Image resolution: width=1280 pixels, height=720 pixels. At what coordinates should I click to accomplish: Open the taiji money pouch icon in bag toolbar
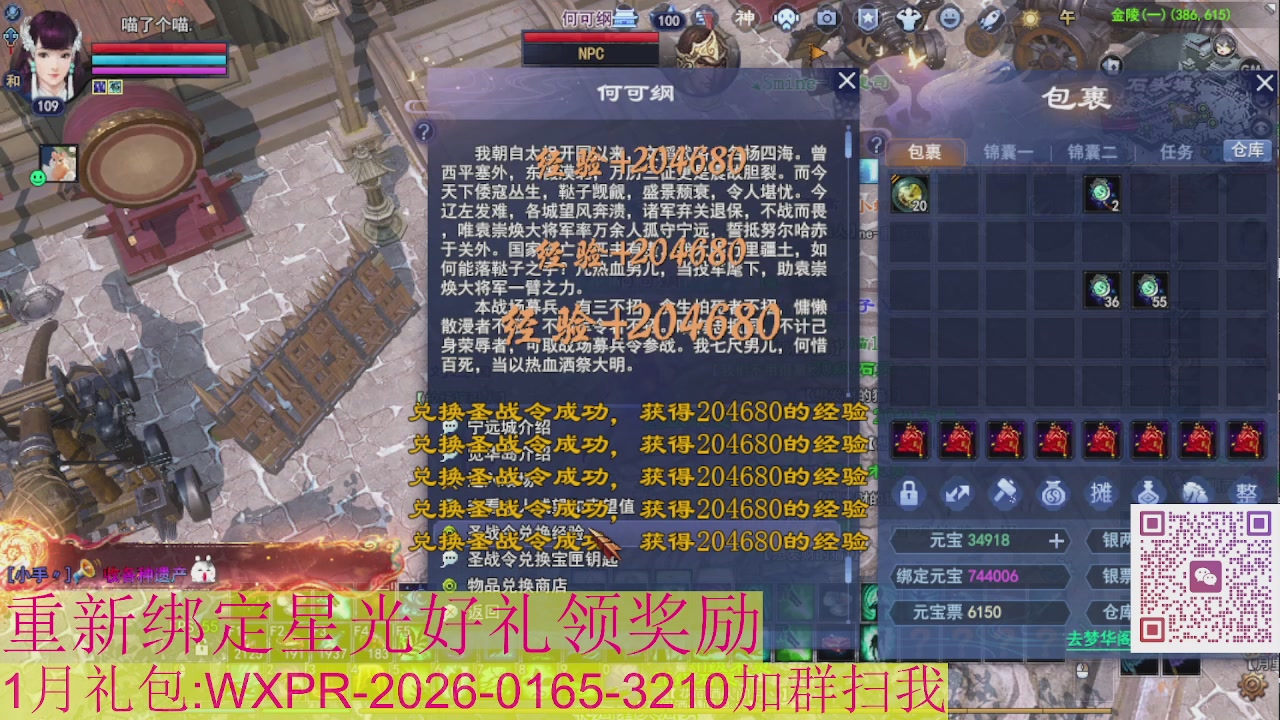(x=1053, y=493)
